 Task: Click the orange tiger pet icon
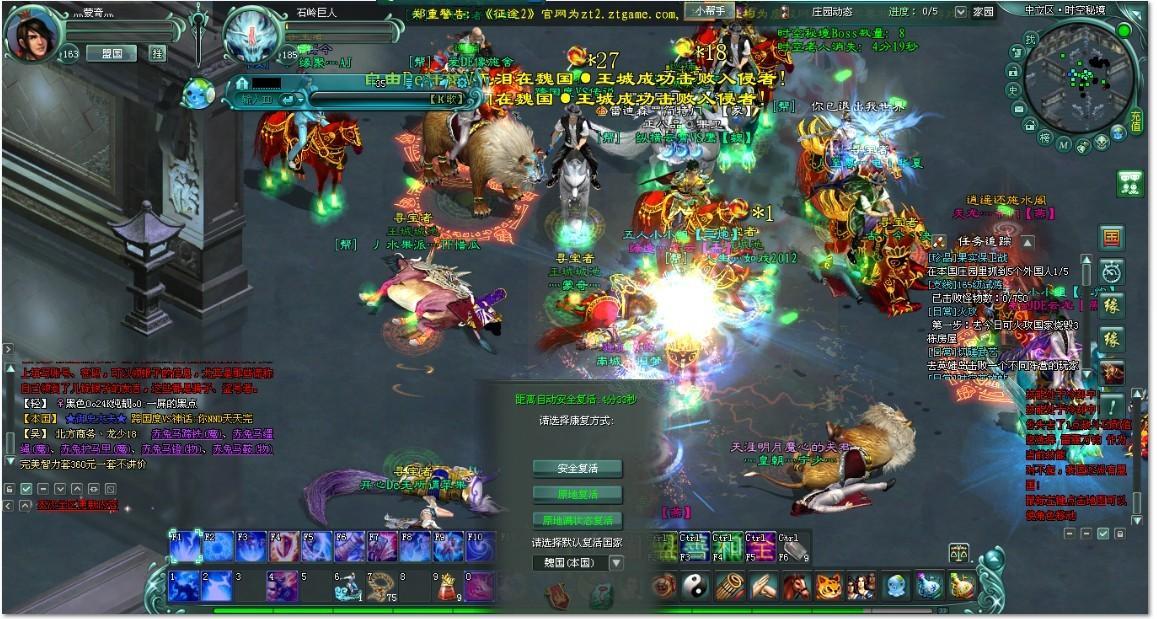[828, 586]
